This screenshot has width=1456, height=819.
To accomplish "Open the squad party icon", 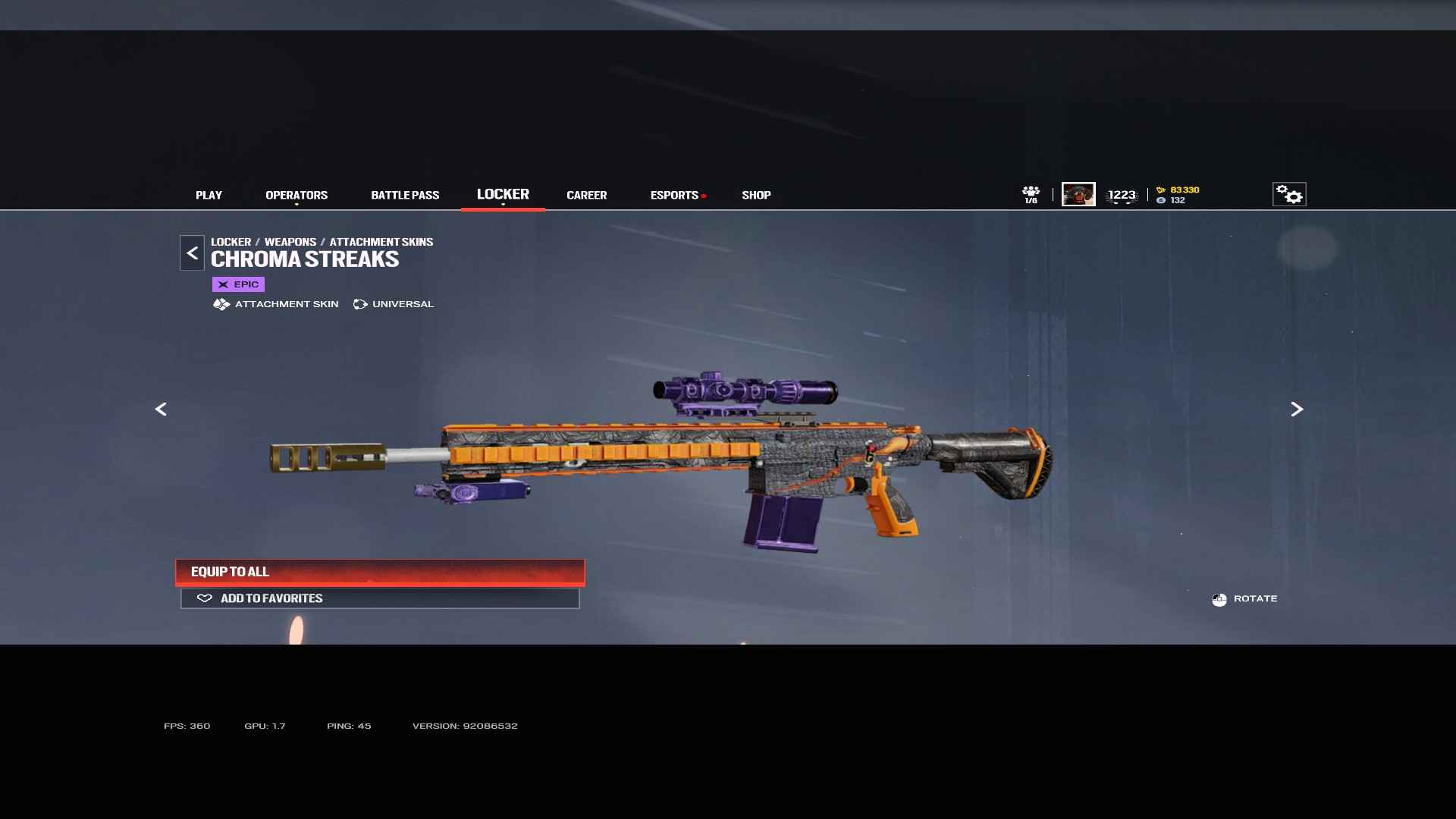I will [x=1031, y=194].
